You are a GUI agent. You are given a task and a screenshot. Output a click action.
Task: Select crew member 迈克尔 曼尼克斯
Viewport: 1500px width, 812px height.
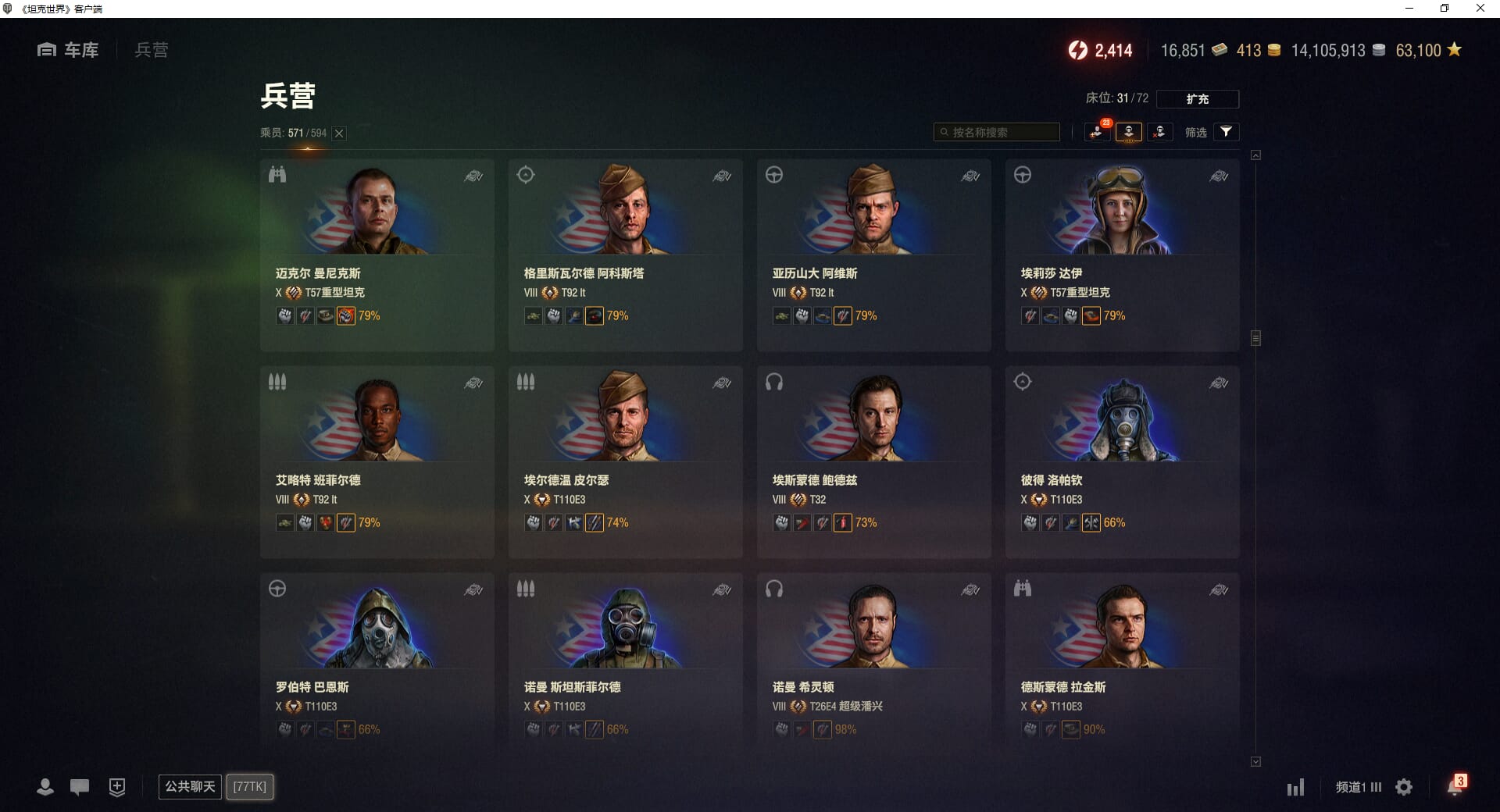377,255
